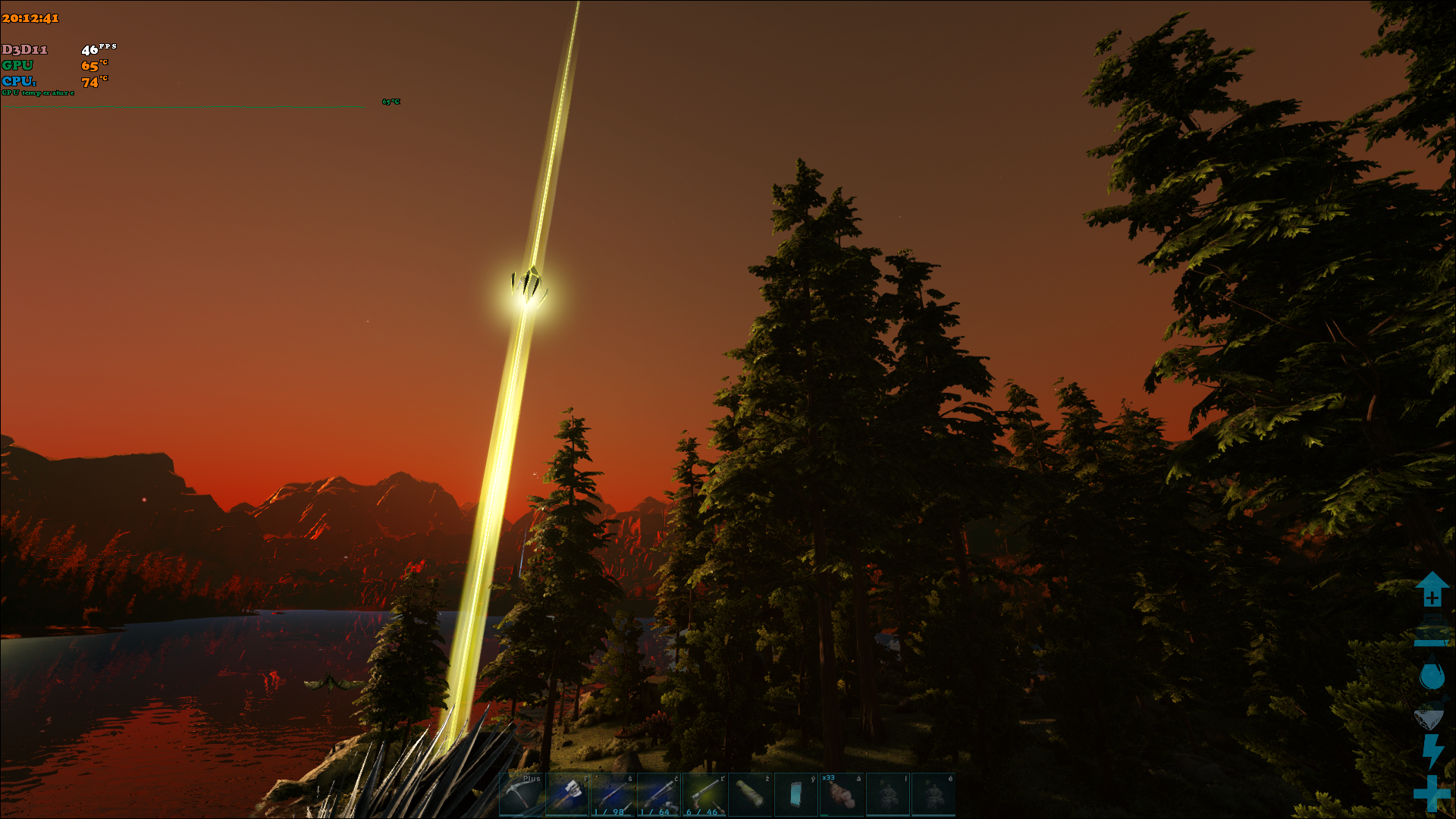Choose the rifle with 1 / 98 ammo
Screen dimensions: 1456x819
613,795
